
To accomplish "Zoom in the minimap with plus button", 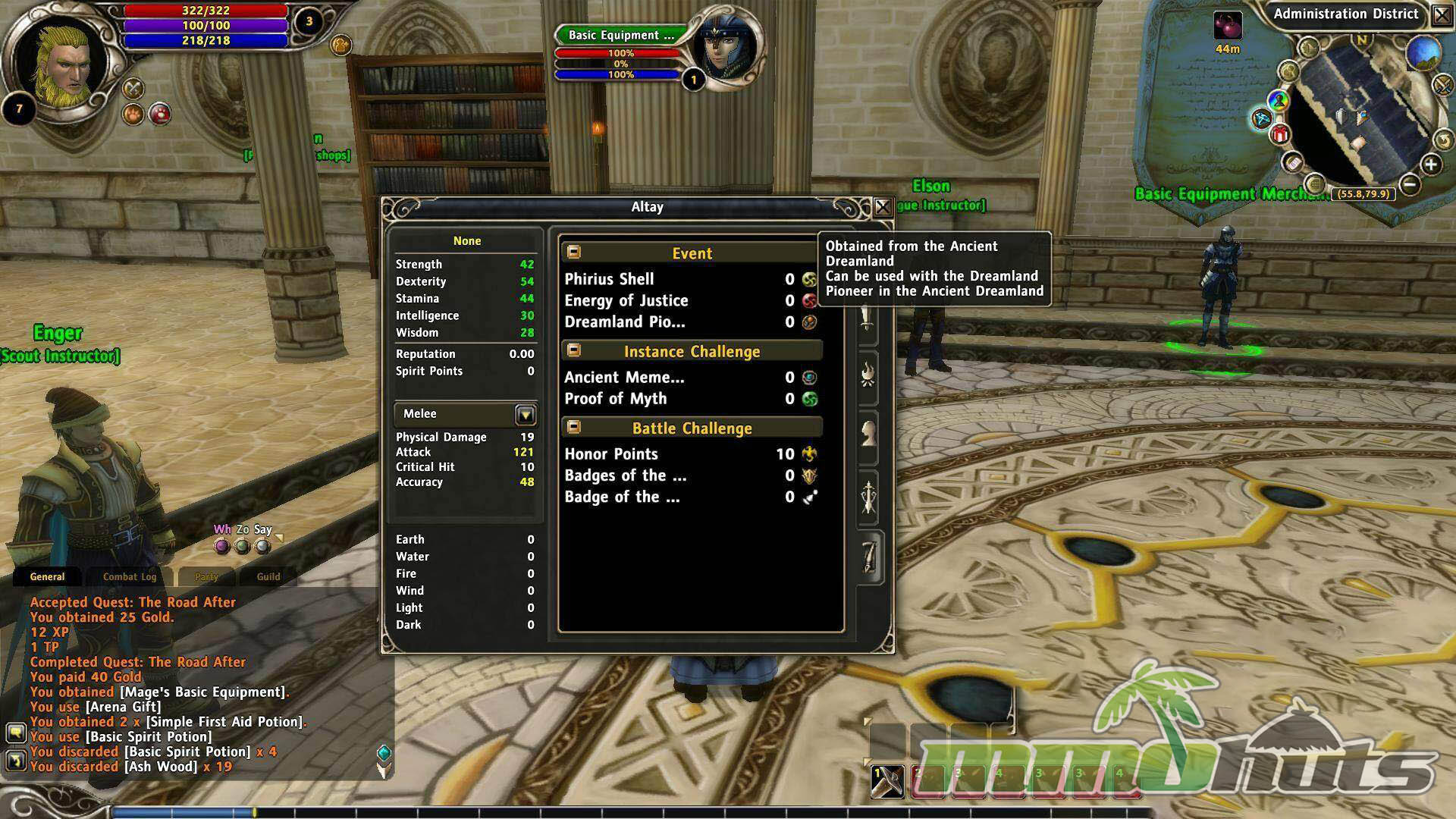I will click(x=1430, y=165).
